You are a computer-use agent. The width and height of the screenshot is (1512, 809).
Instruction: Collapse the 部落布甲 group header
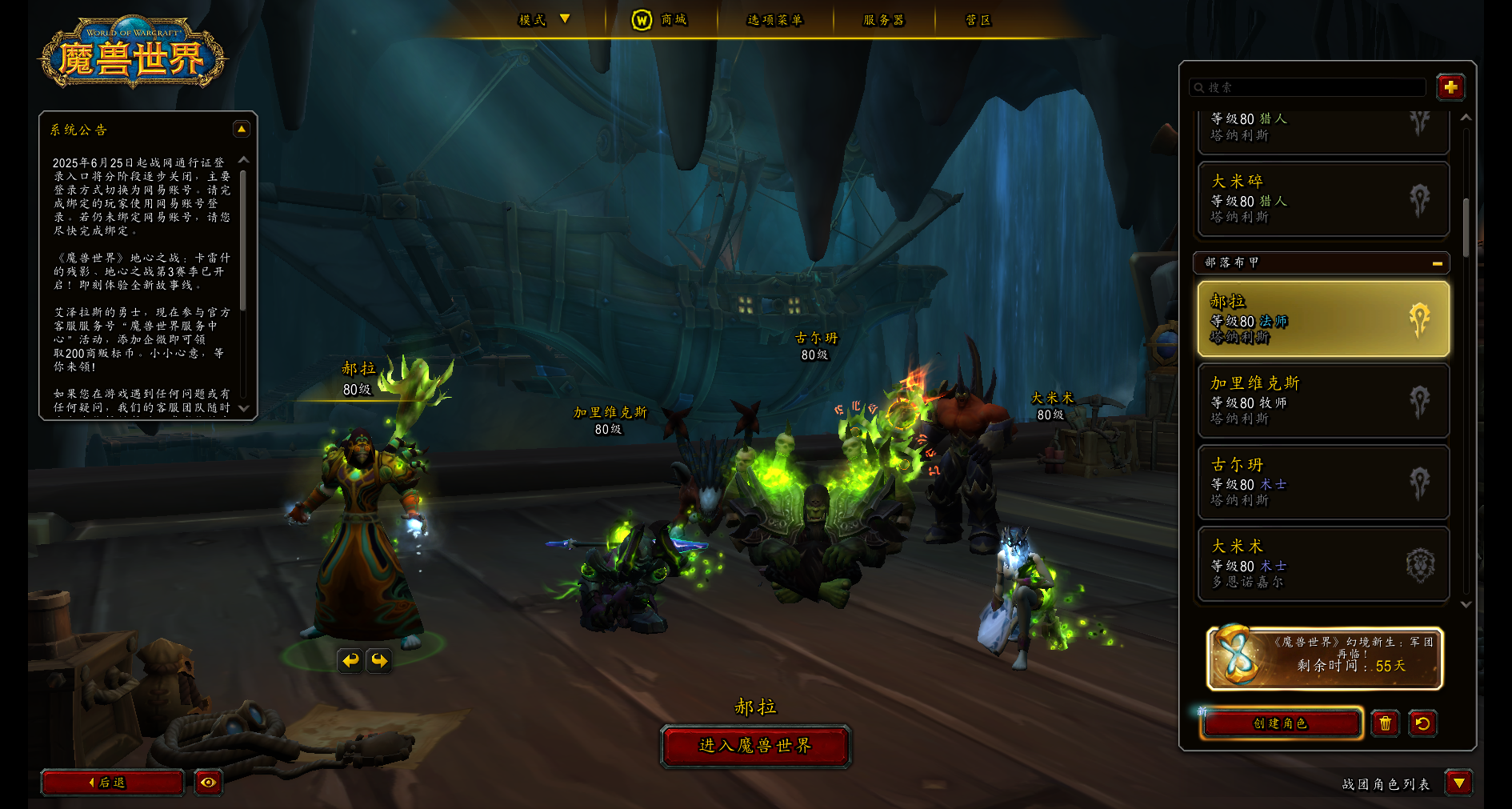pos(1437,263)
